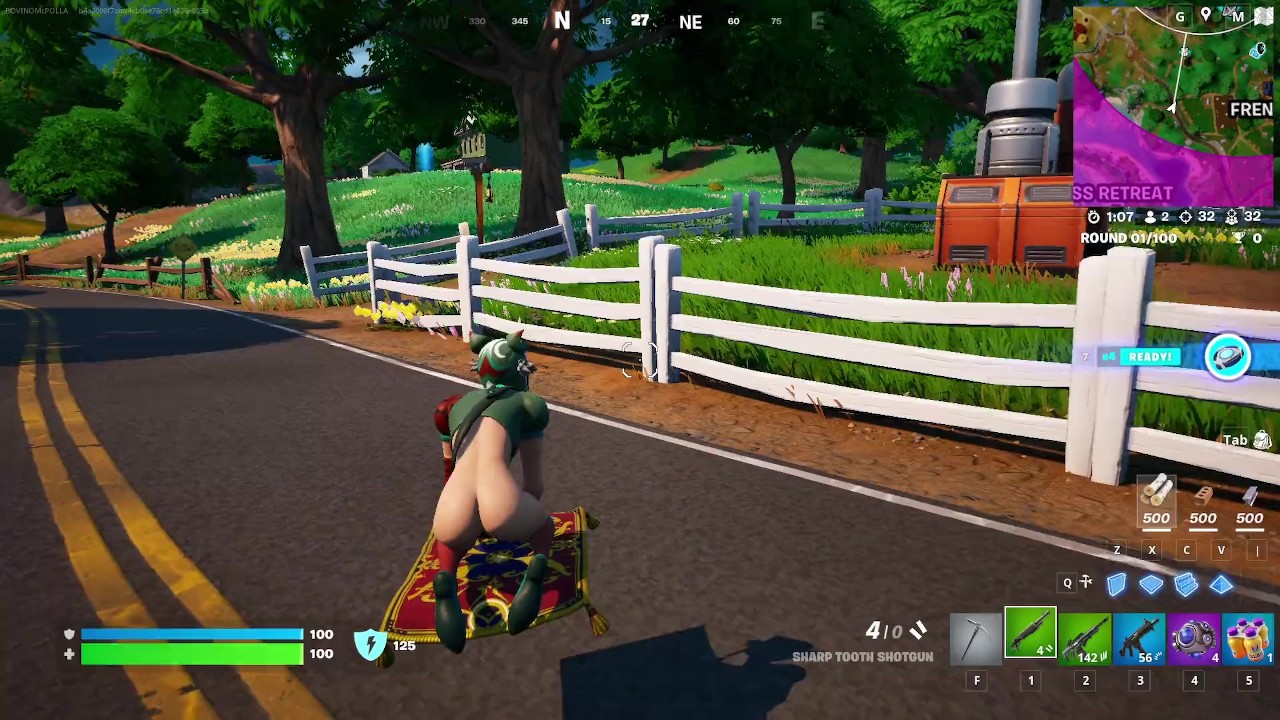Select metal as the building material
The width and height of the screenshot is (1280, 720).
[x=1249, y=495]
